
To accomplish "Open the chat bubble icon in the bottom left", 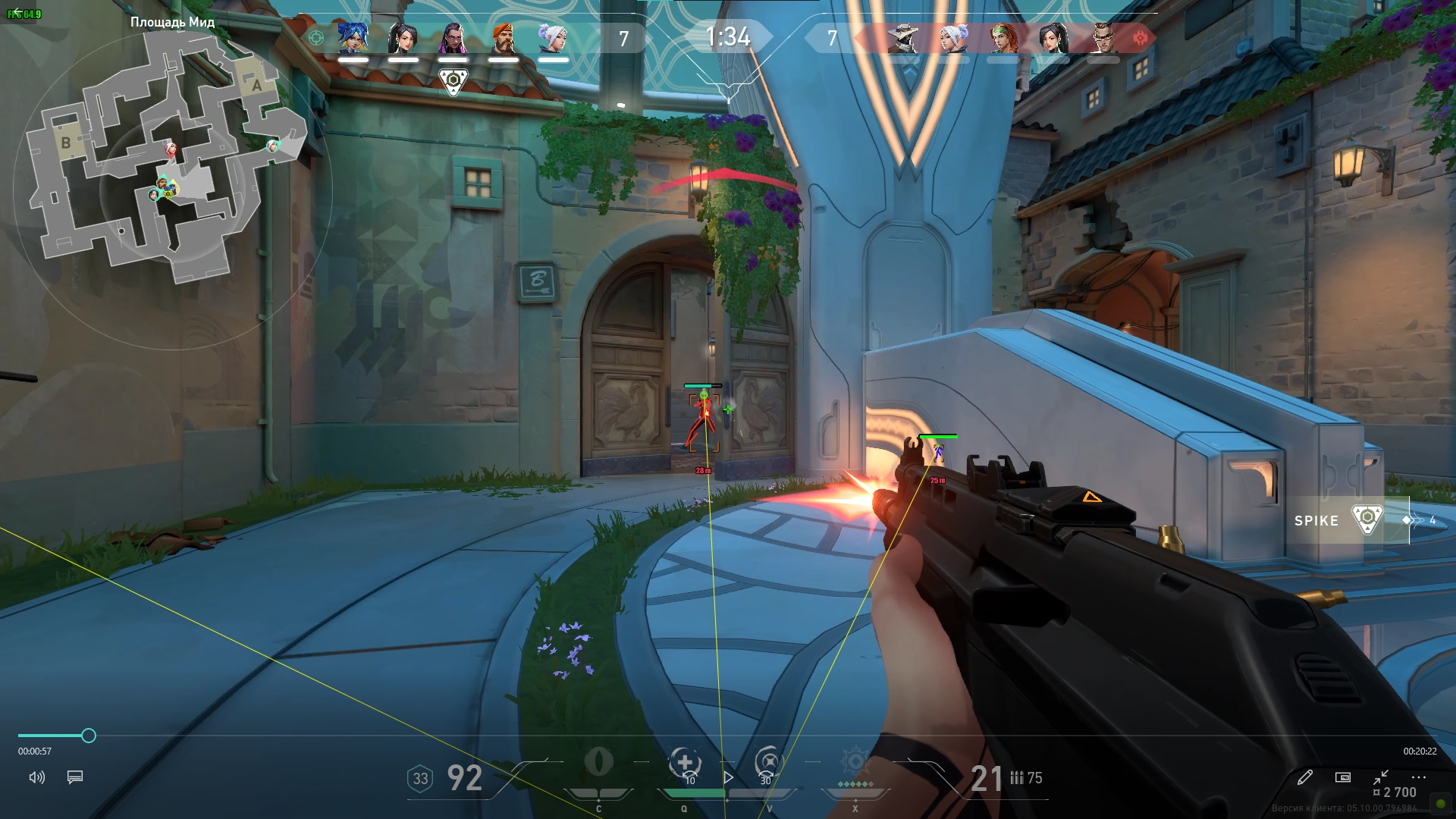I will pyautogui.click(x=74, y=777).
